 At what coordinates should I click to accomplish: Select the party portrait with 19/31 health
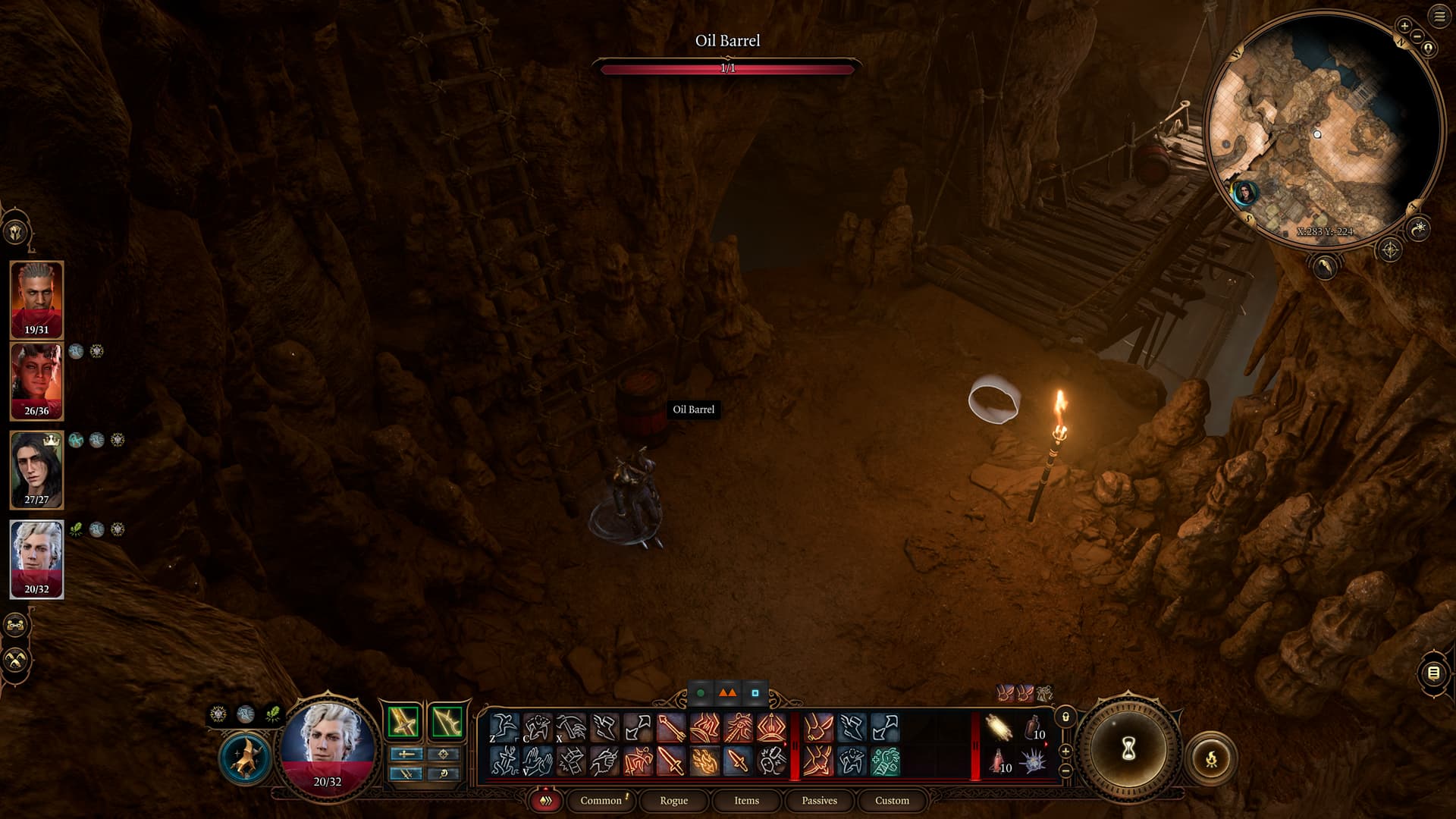(36, 299)
